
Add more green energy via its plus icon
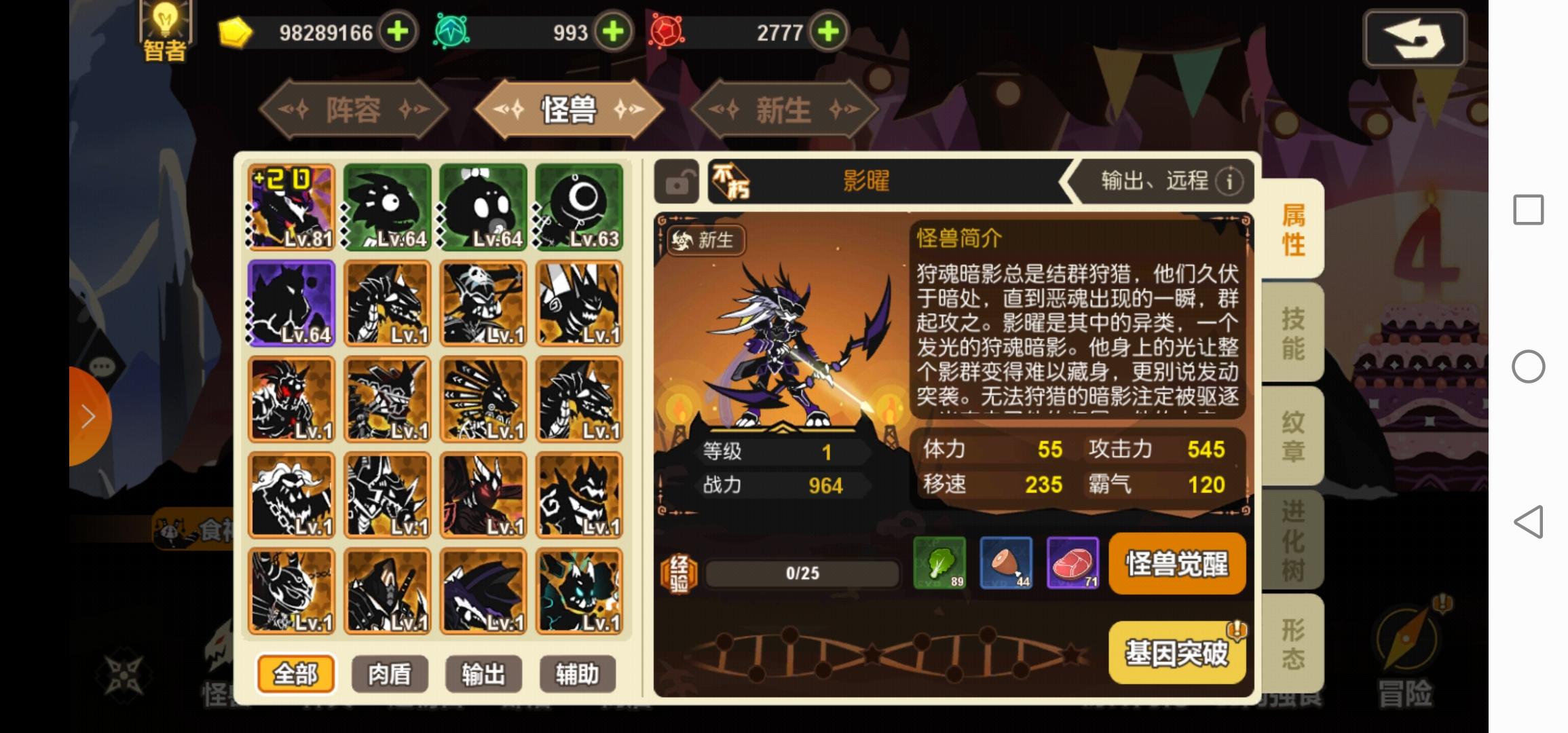pyautogui.click(x=613, y=31)
